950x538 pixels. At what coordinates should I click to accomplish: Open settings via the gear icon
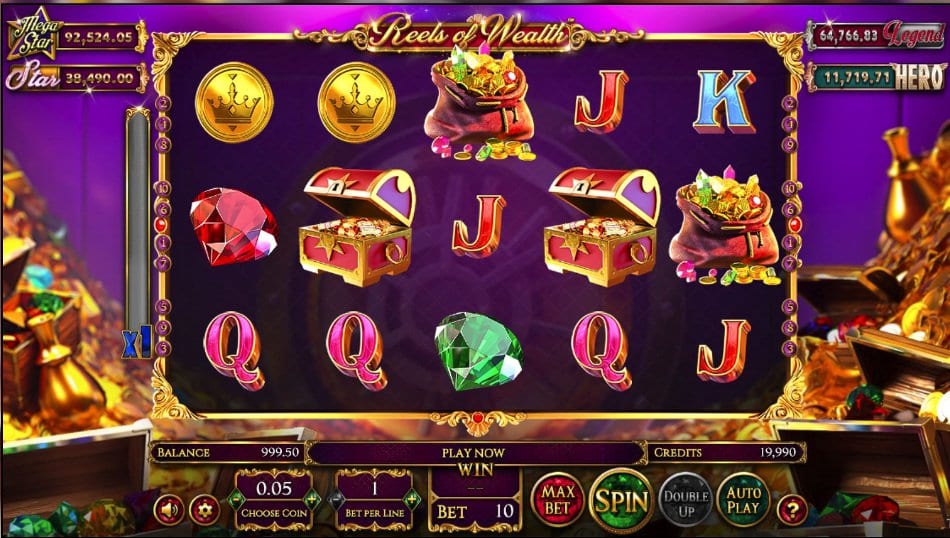coord(204,509)
